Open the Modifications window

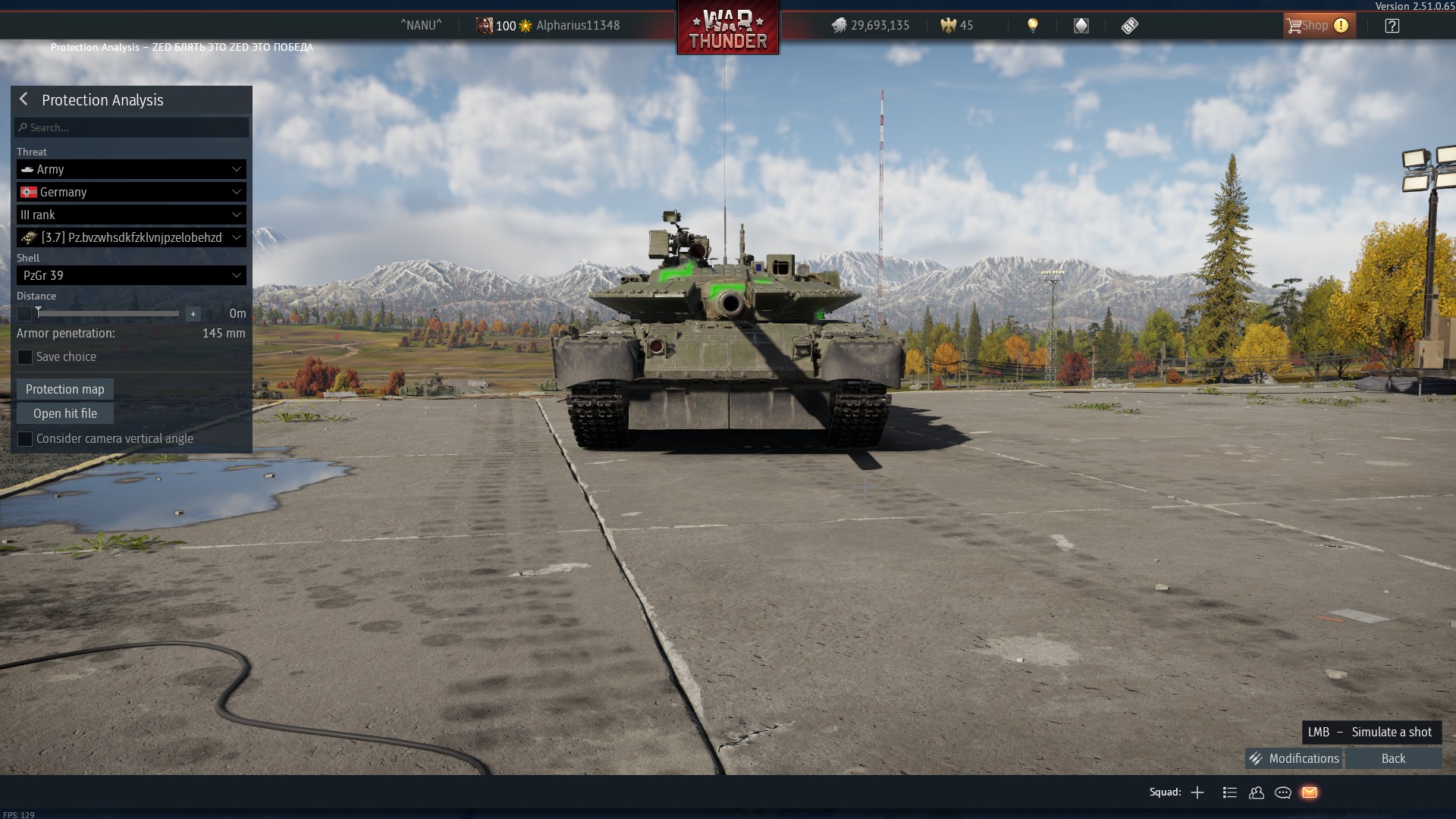(1294, 758)
